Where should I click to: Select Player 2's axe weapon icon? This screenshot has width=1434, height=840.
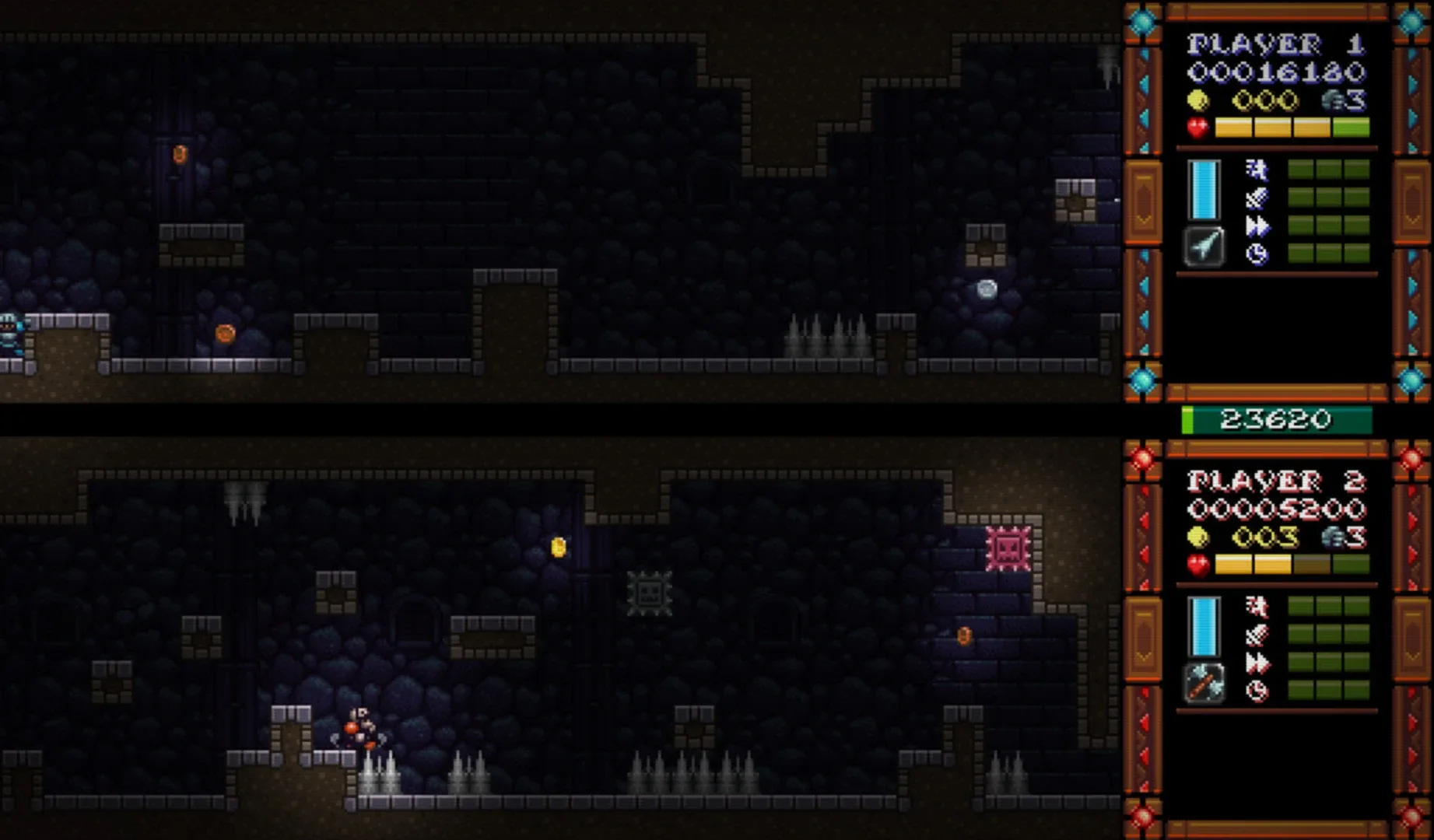[x=1204, y=683]
